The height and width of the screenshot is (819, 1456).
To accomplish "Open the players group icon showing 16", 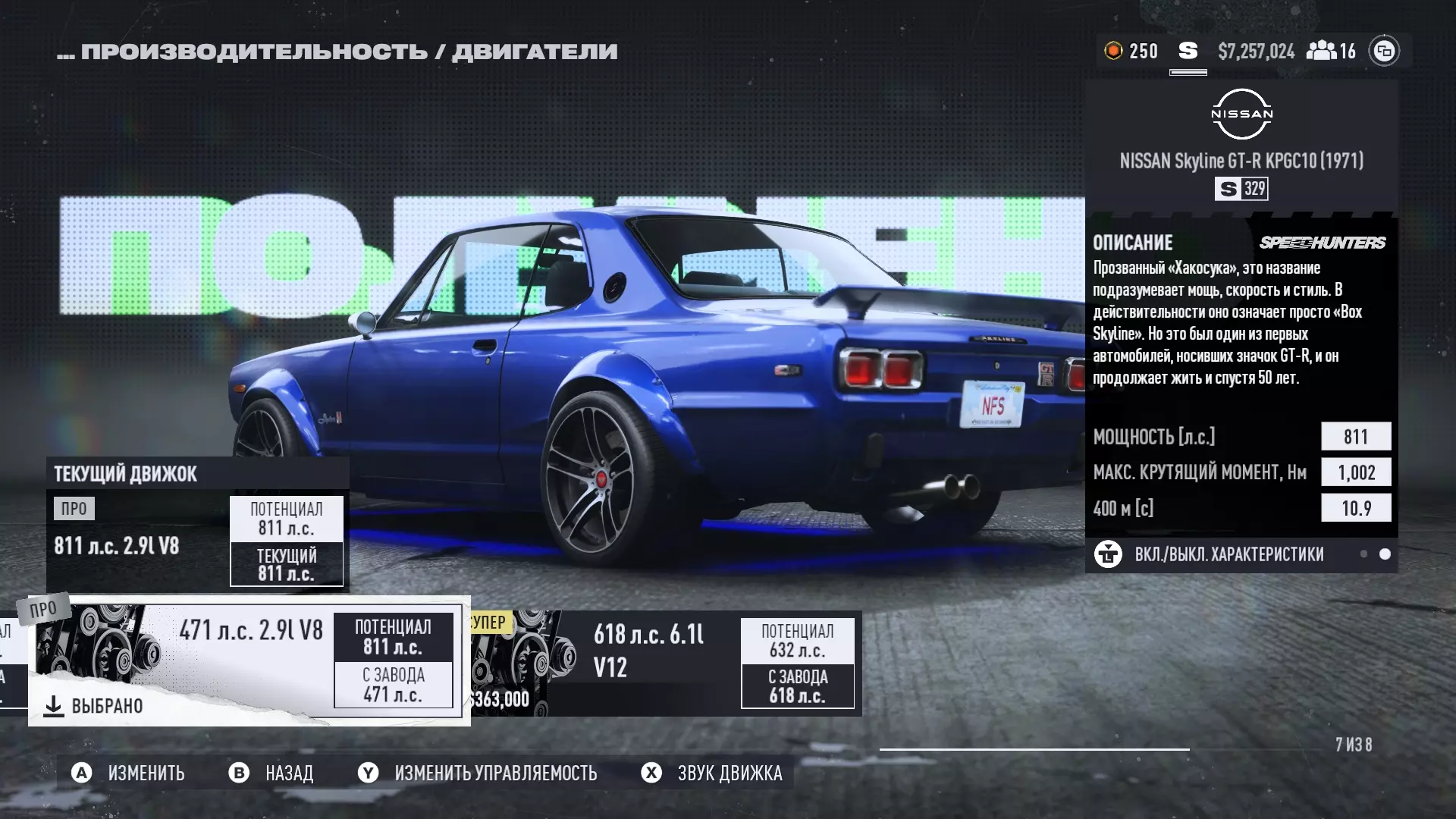I will [x=1331, y=51].
